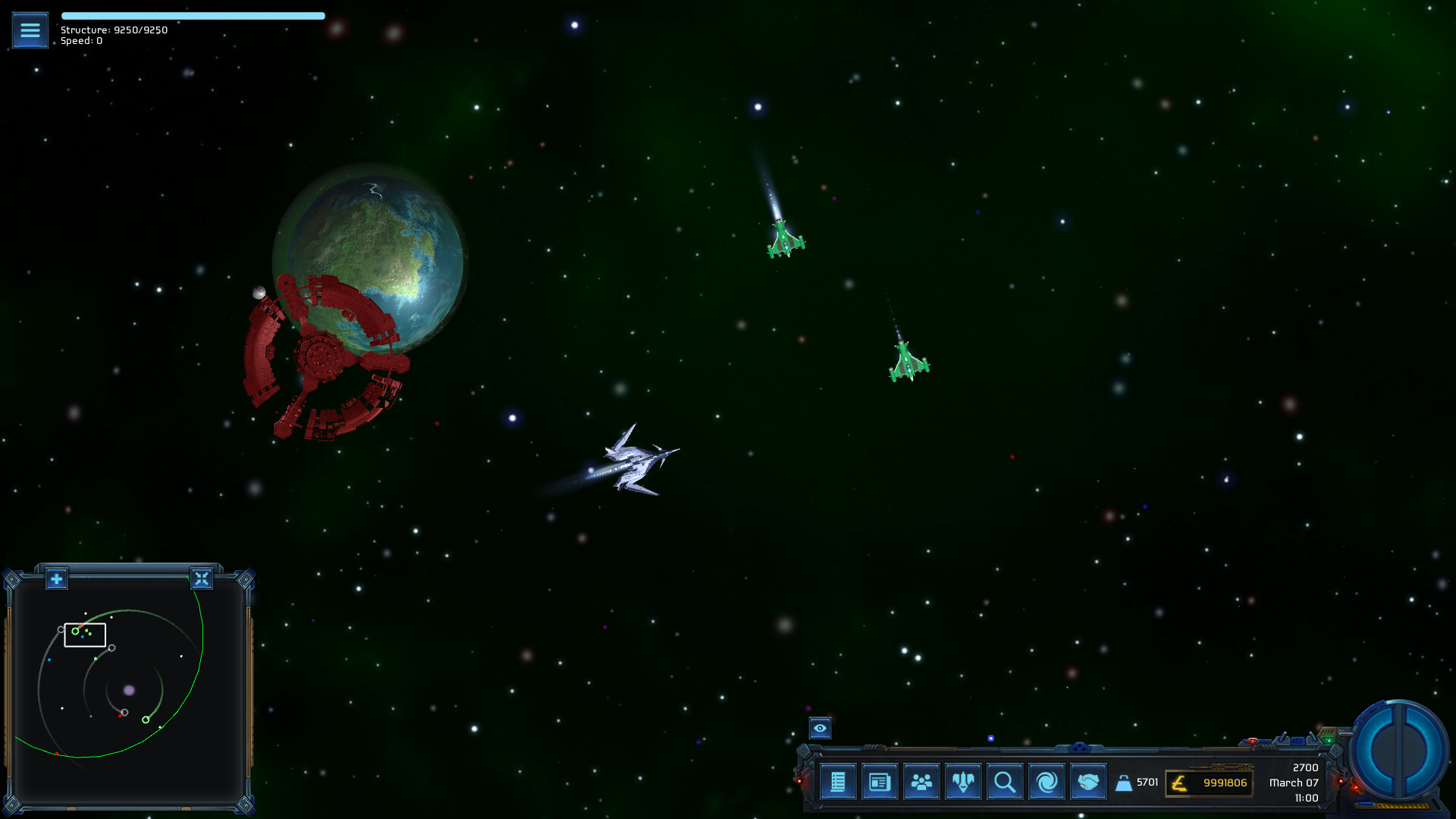Open the ship log list icon
This screenshot has width=1456, height=819.
click(837, 781)
